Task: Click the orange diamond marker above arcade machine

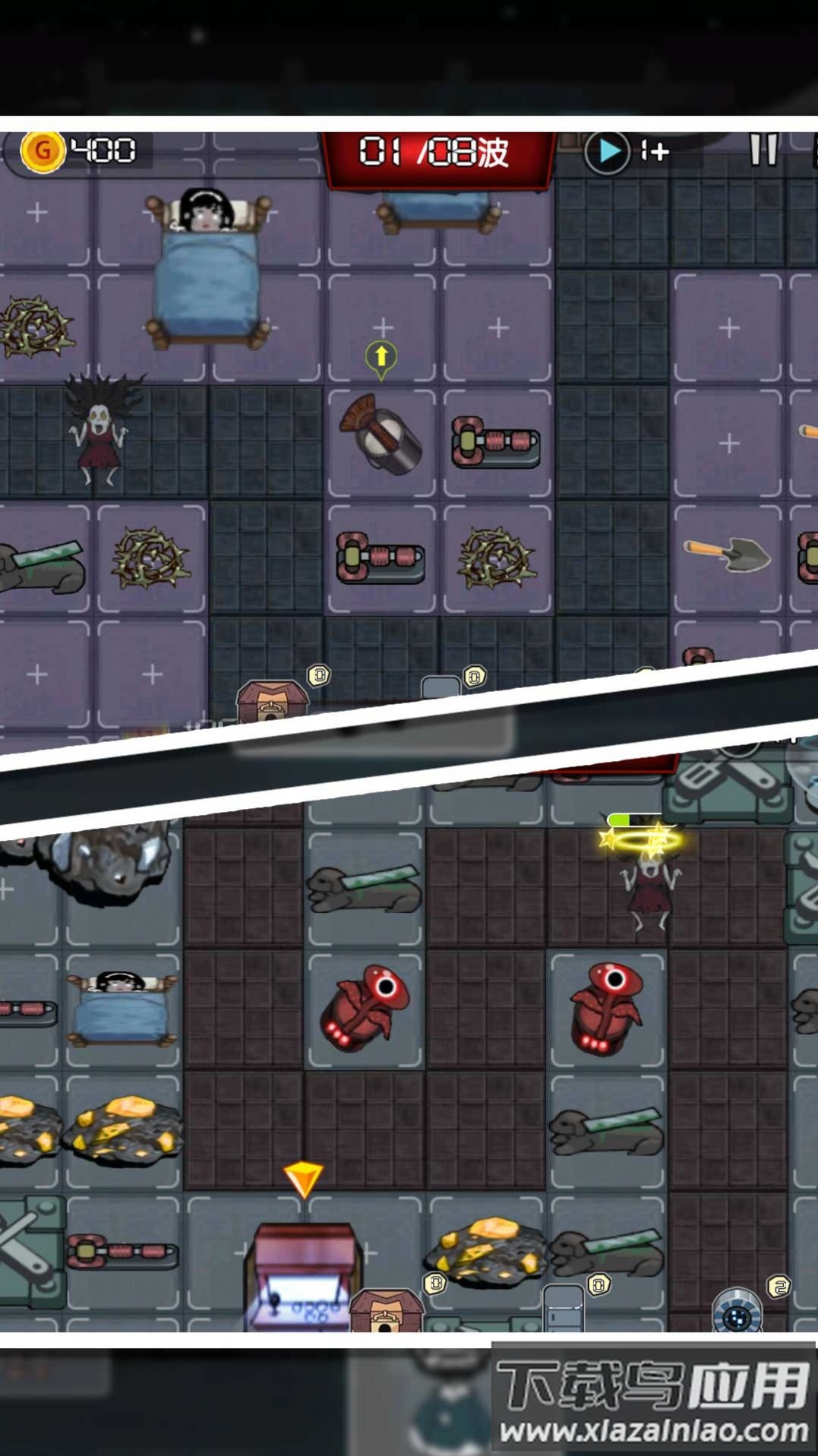Action: point(303,1179)
